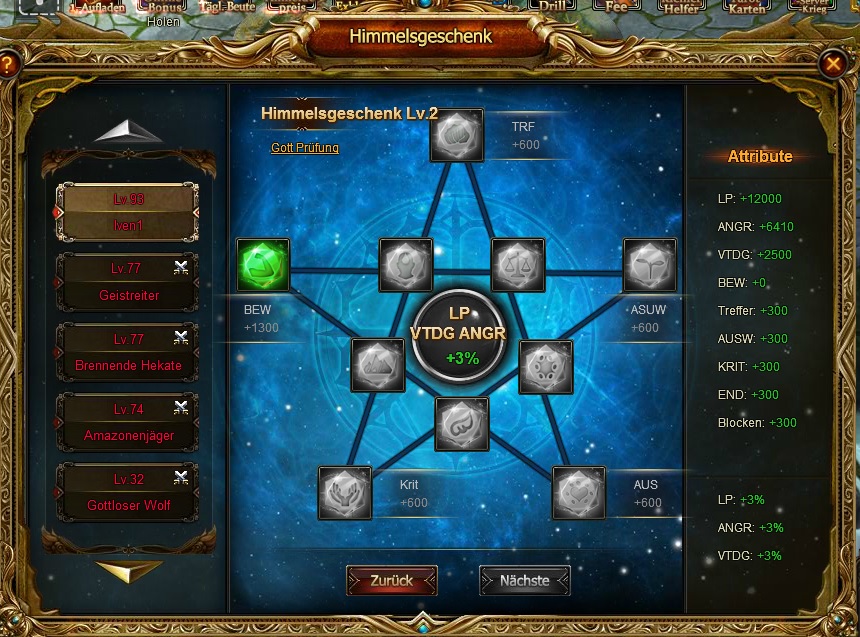Open the Gott Prüfung link
Viewport: 860px width, 637px height.
coord(305,148)
